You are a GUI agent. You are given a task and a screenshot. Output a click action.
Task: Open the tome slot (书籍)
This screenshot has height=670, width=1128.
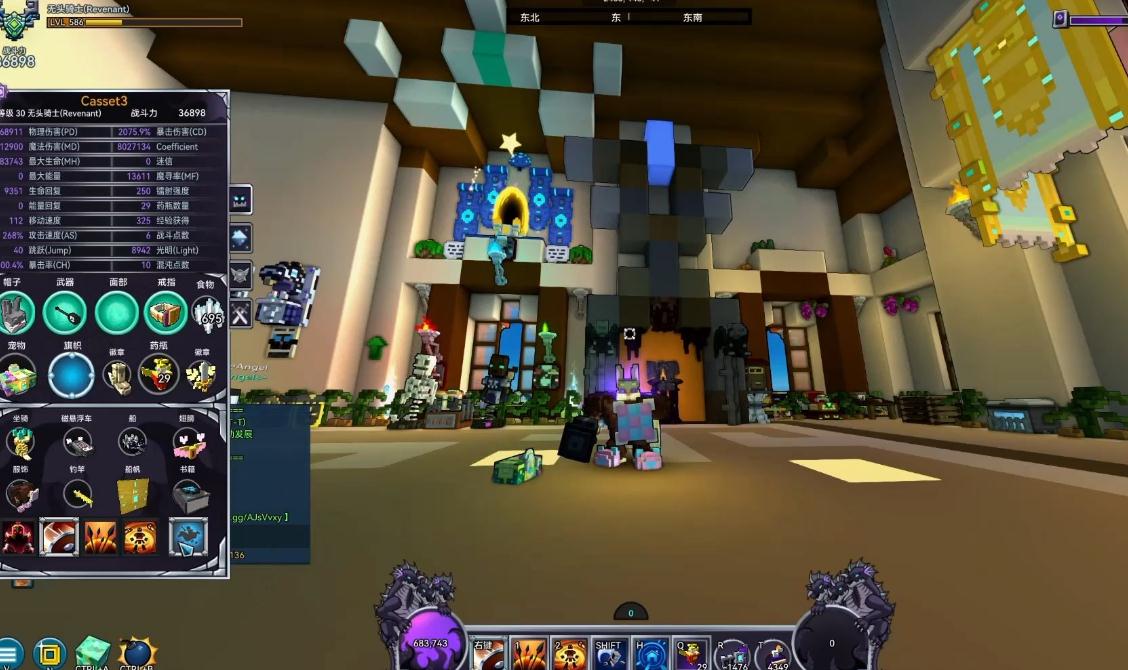[x=189, y=493]
